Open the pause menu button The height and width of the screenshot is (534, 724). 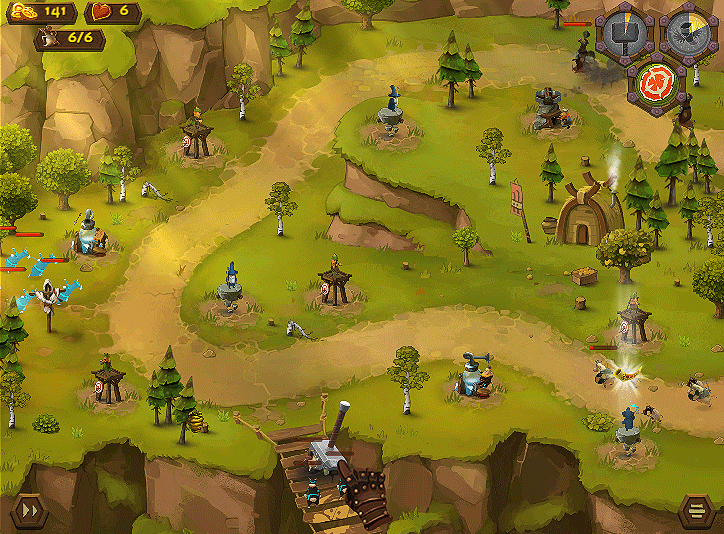[x=695, y=512]
